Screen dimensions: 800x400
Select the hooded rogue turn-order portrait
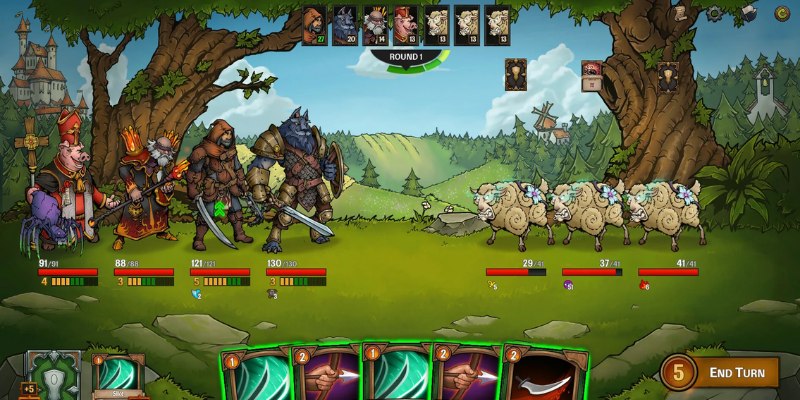[x=314, y=24]
